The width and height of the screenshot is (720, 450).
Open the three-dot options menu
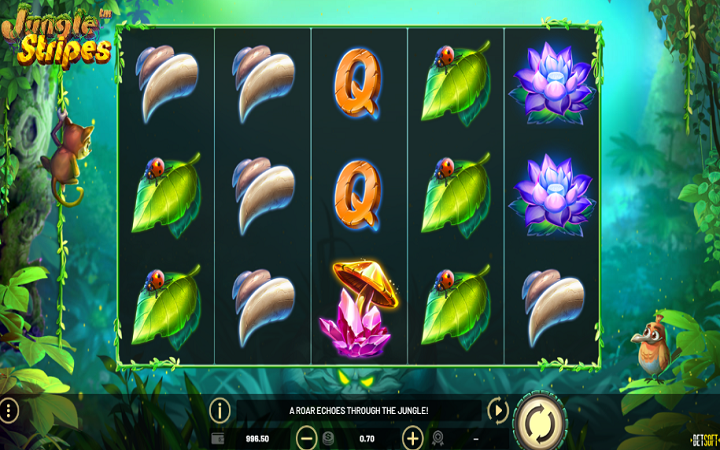(x=8, y=410)
